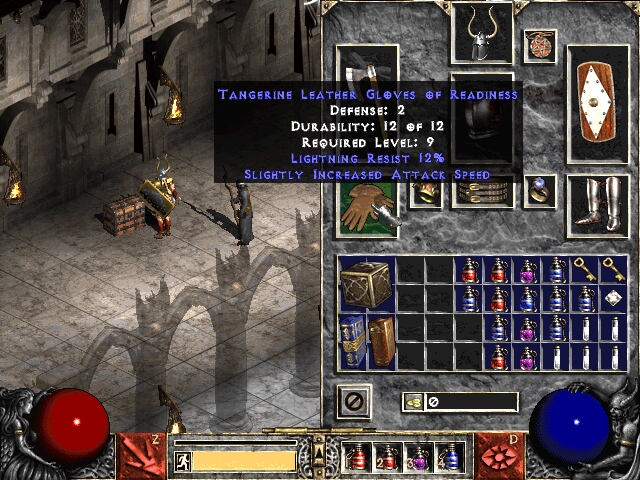Viewport: 640px width, 480px height.
Task: Select the blue tome in inventory
Action: [x=353, y=341]
